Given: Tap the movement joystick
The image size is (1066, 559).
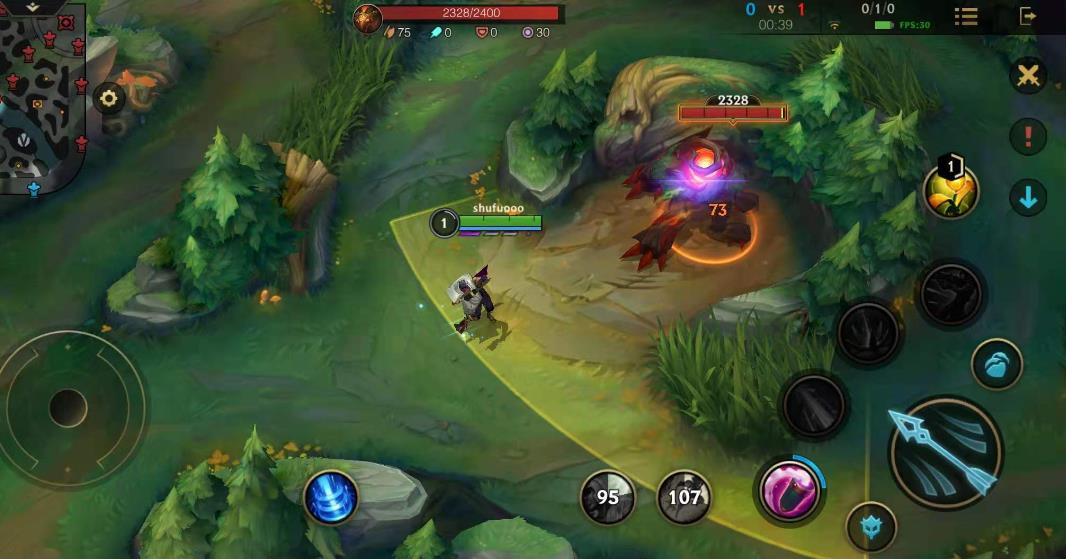Looking at the screenshot, I should [67, 406].
